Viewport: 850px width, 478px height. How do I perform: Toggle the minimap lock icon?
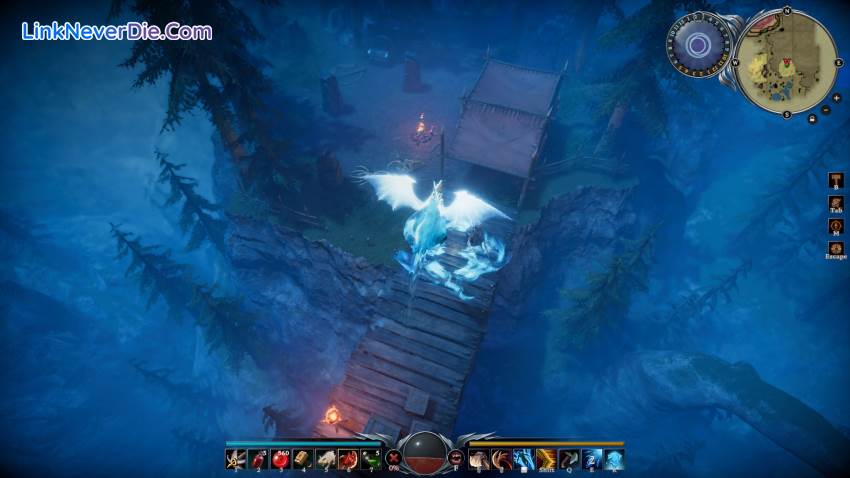click(x=811, y=119)
